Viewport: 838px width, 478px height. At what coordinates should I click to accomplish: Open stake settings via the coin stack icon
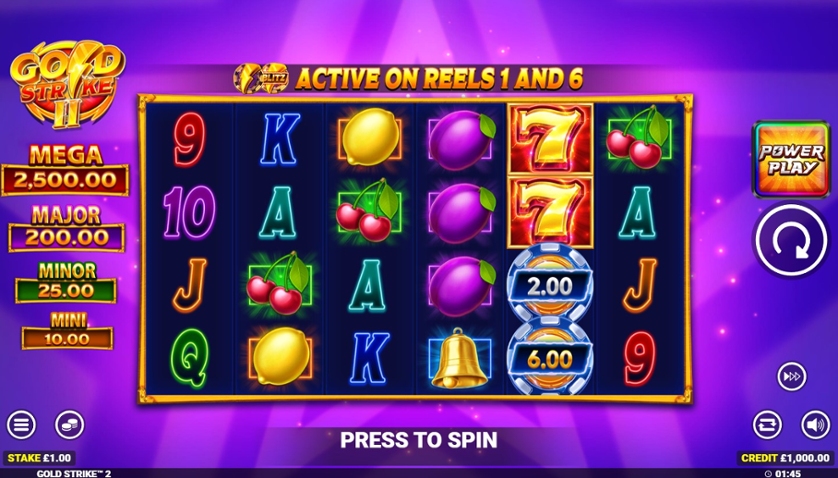tap(69, 424)
